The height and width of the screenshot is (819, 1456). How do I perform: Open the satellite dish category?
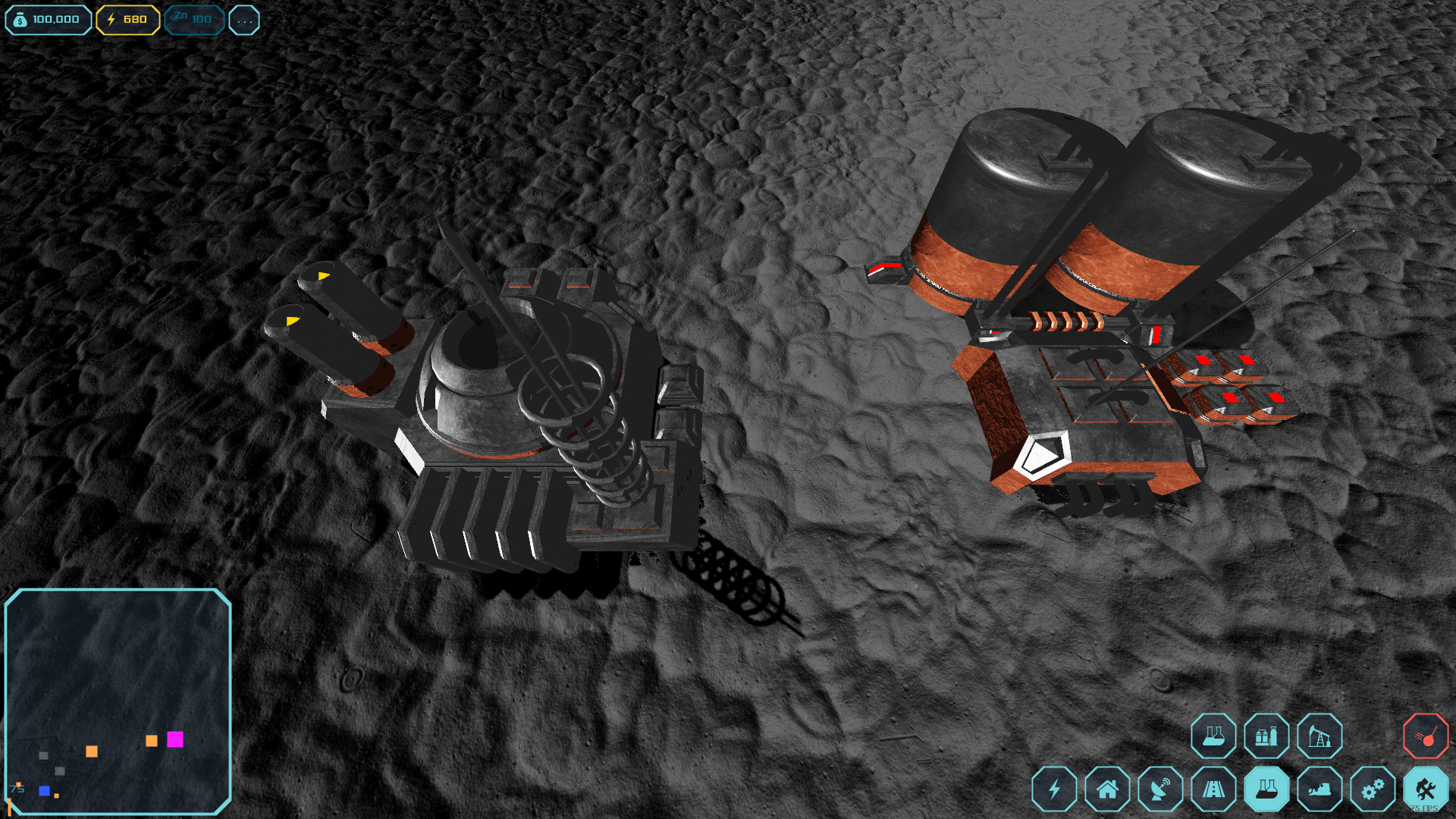(1160, 789)
